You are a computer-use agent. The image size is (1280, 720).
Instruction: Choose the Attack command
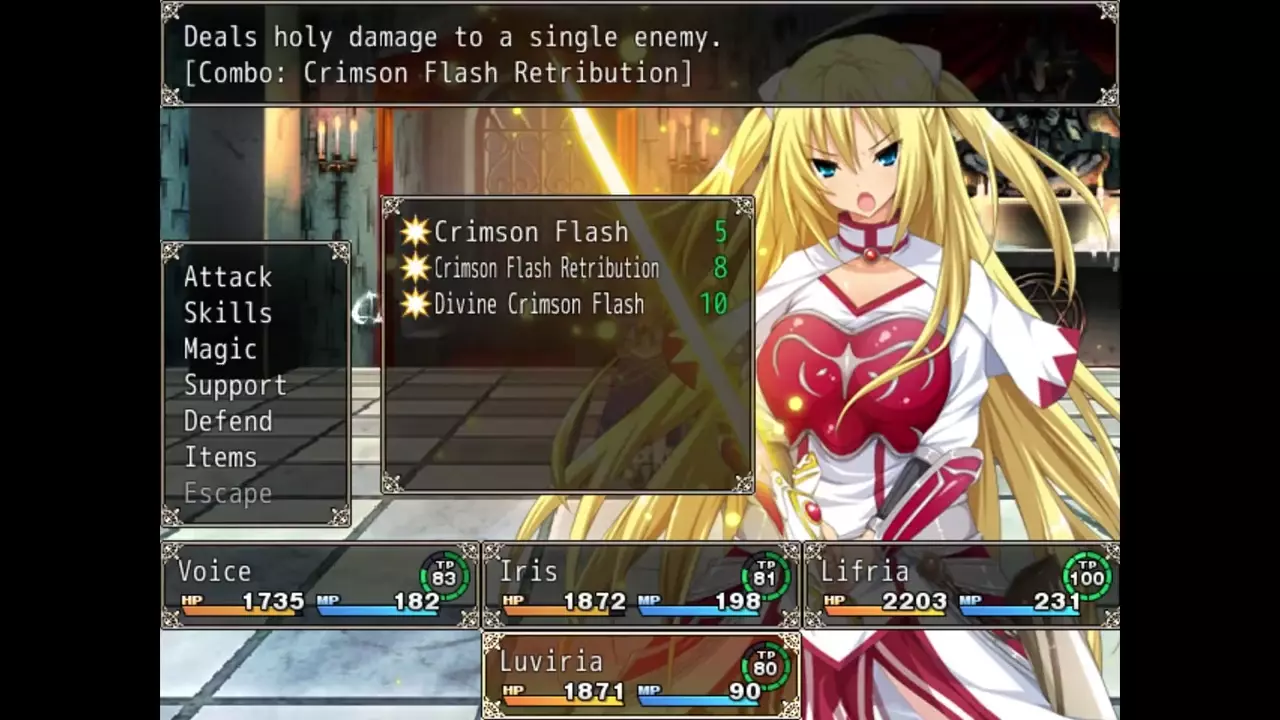pyautogui.click(x=228, y=277)
